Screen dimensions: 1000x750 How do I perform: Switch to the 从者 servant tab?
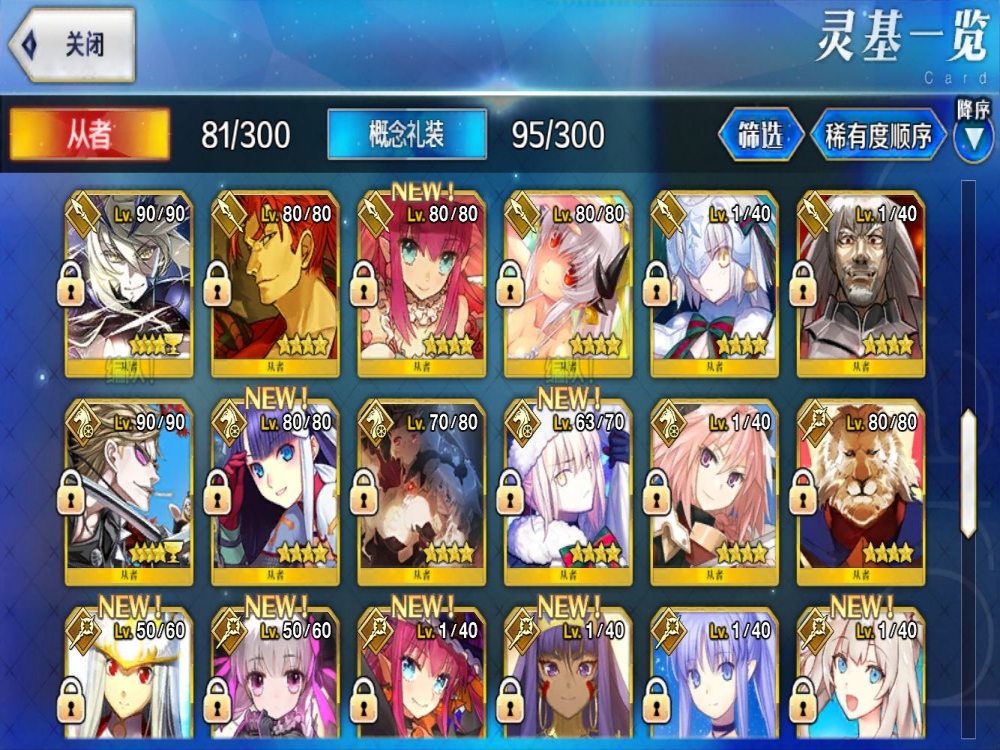pos(90,134)
